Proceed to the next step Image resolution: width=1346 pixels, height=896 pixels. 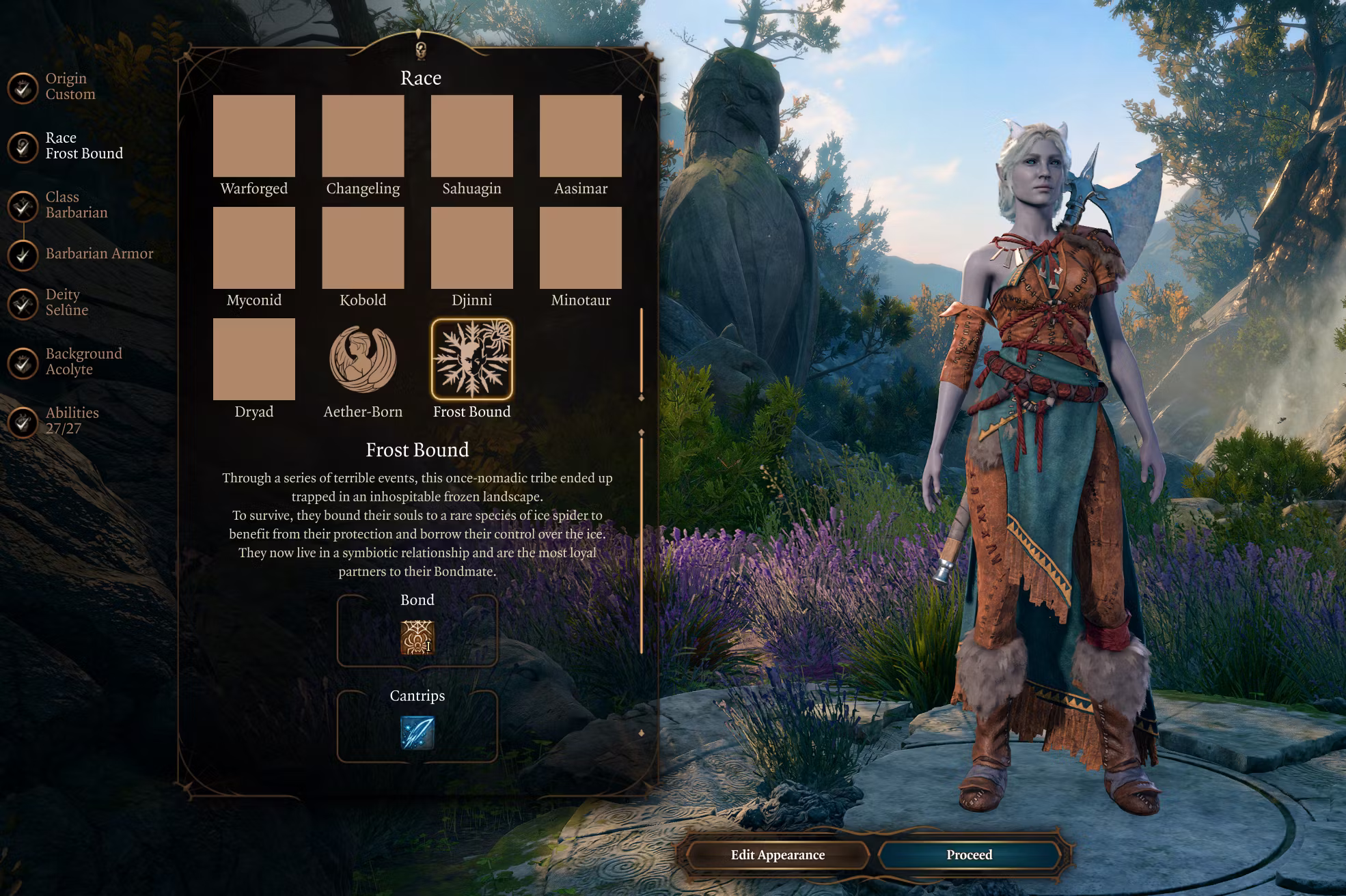(969, 855)
